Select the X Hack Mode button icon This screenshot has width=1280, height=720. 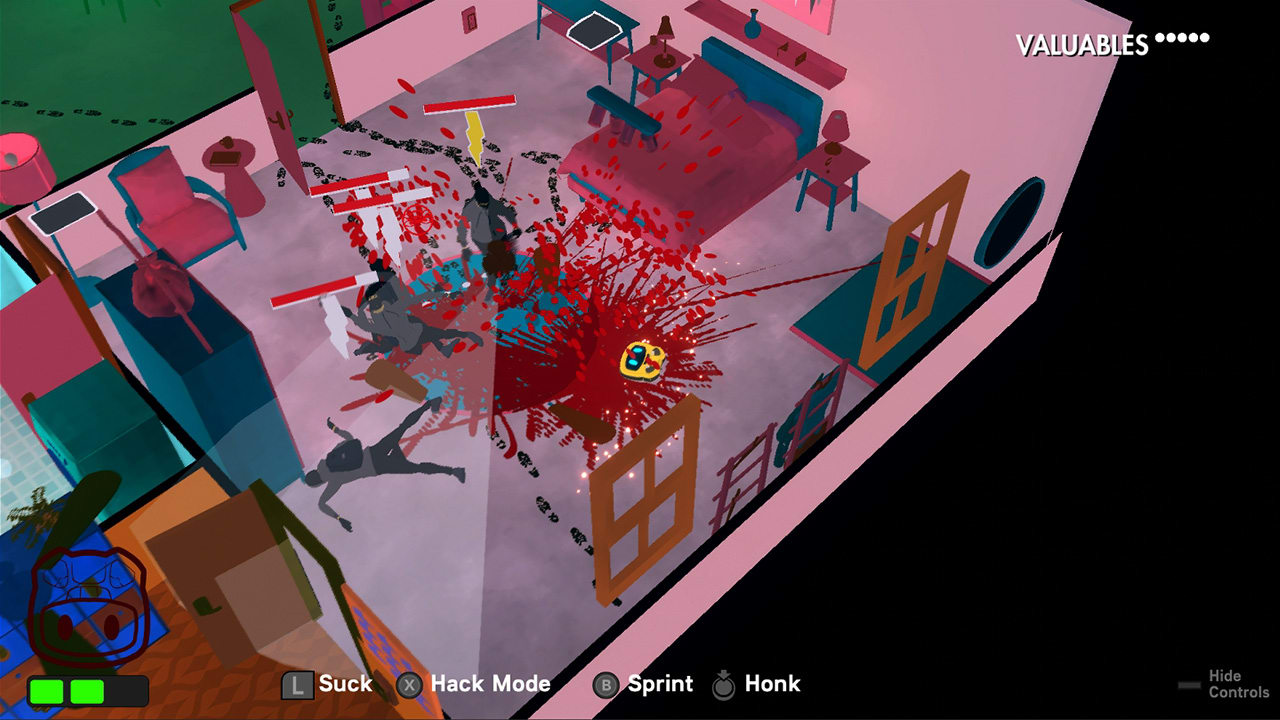click(409, 684)
